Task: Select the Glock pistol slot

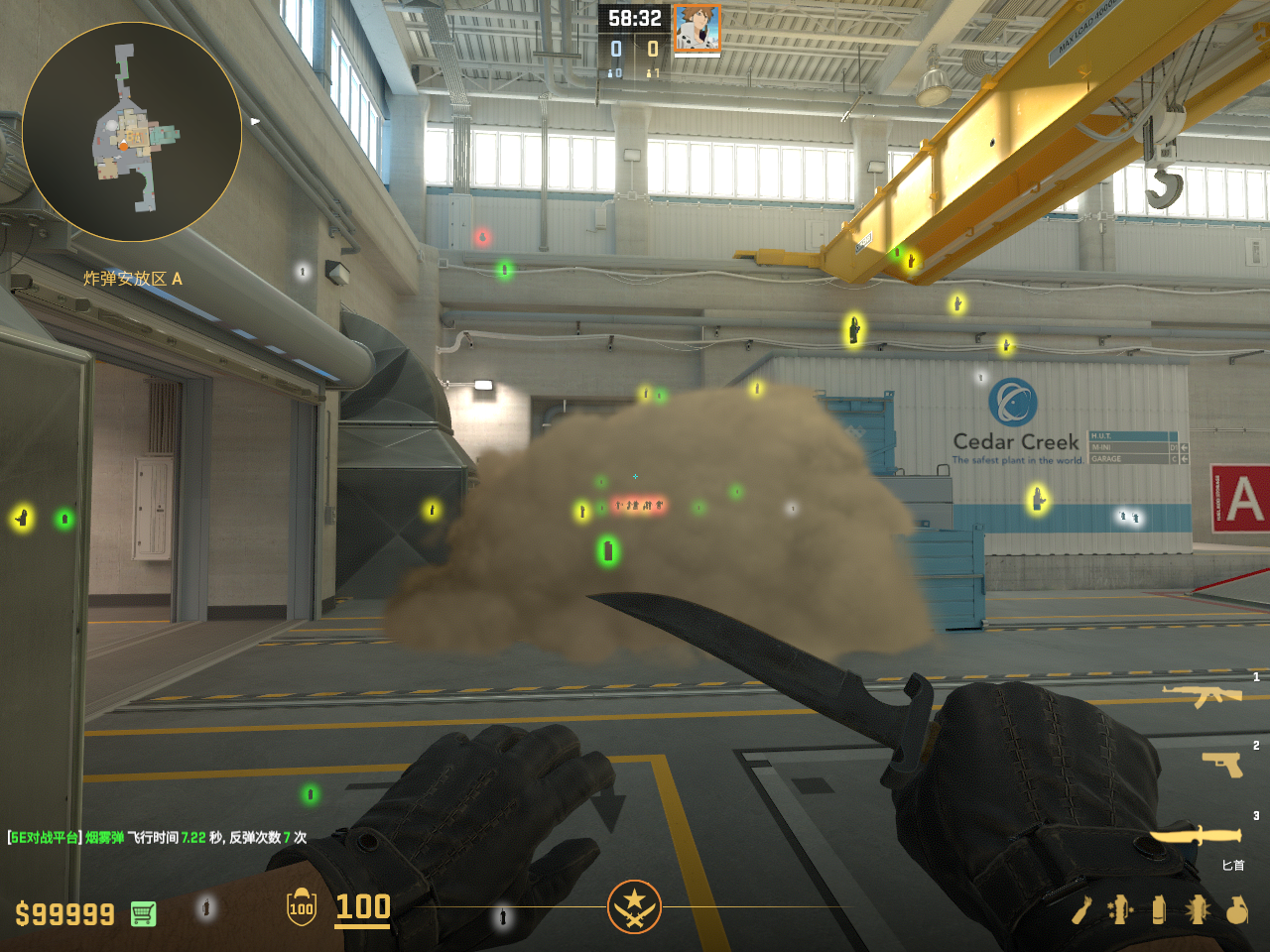Action: tap(1221, 763)
